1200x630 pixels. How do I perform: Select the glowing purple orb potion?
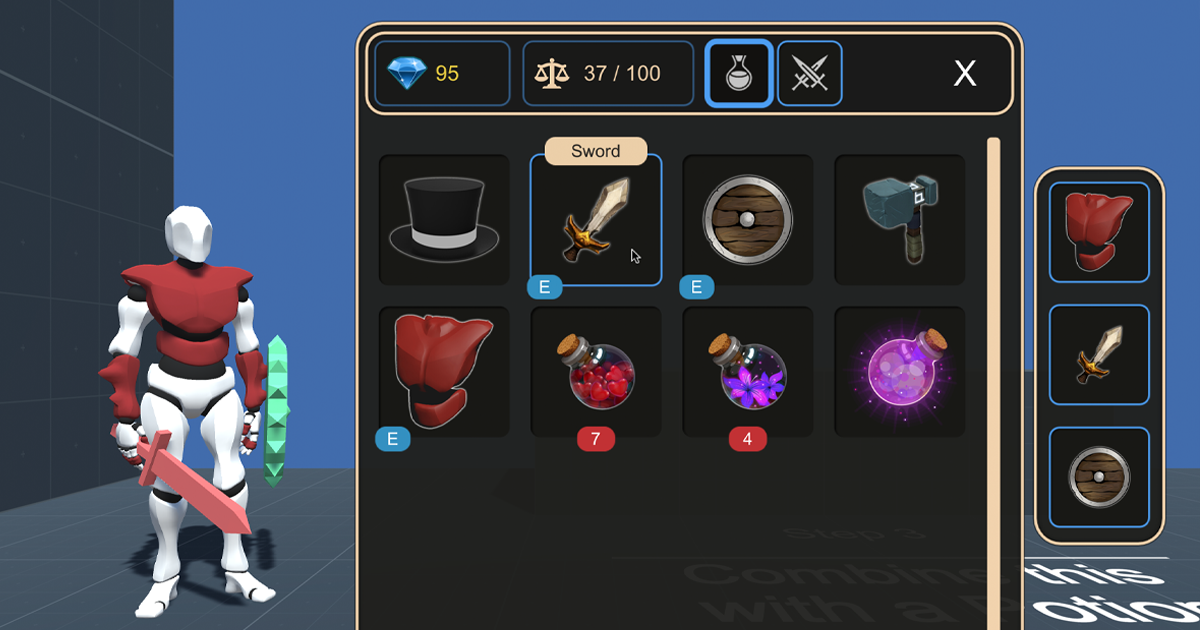click(x=900, y=372)
